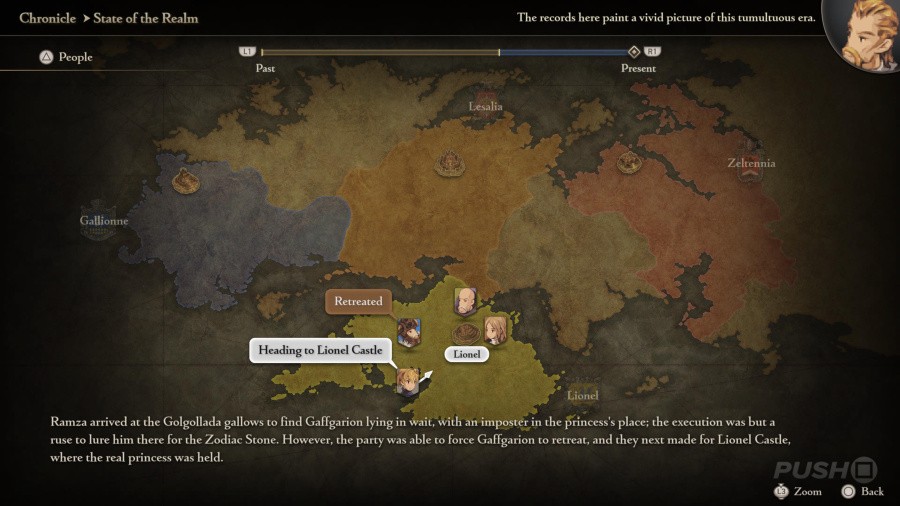Select the Gallionne region marker
Image resolution: width=900 pixels, height=506 pixels.
[104, 221]
